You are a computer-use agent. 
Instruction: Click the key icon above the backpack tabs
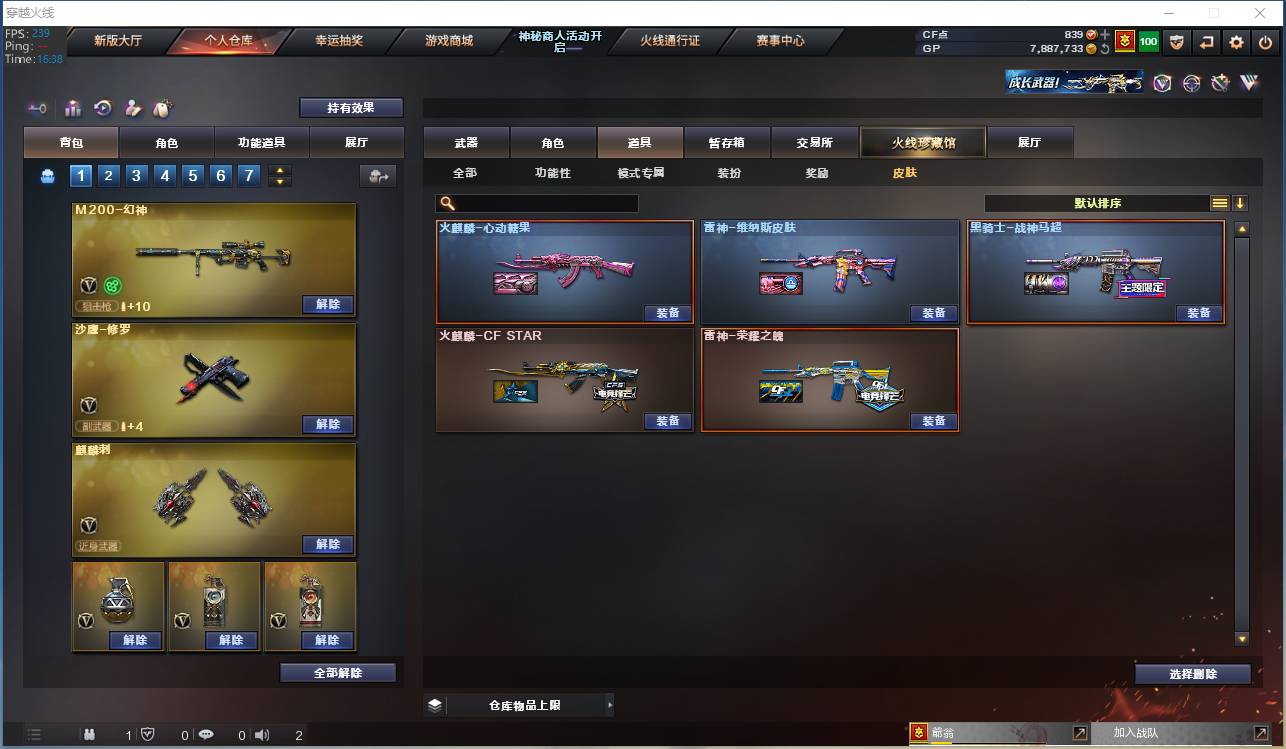(x=37, y=108)
